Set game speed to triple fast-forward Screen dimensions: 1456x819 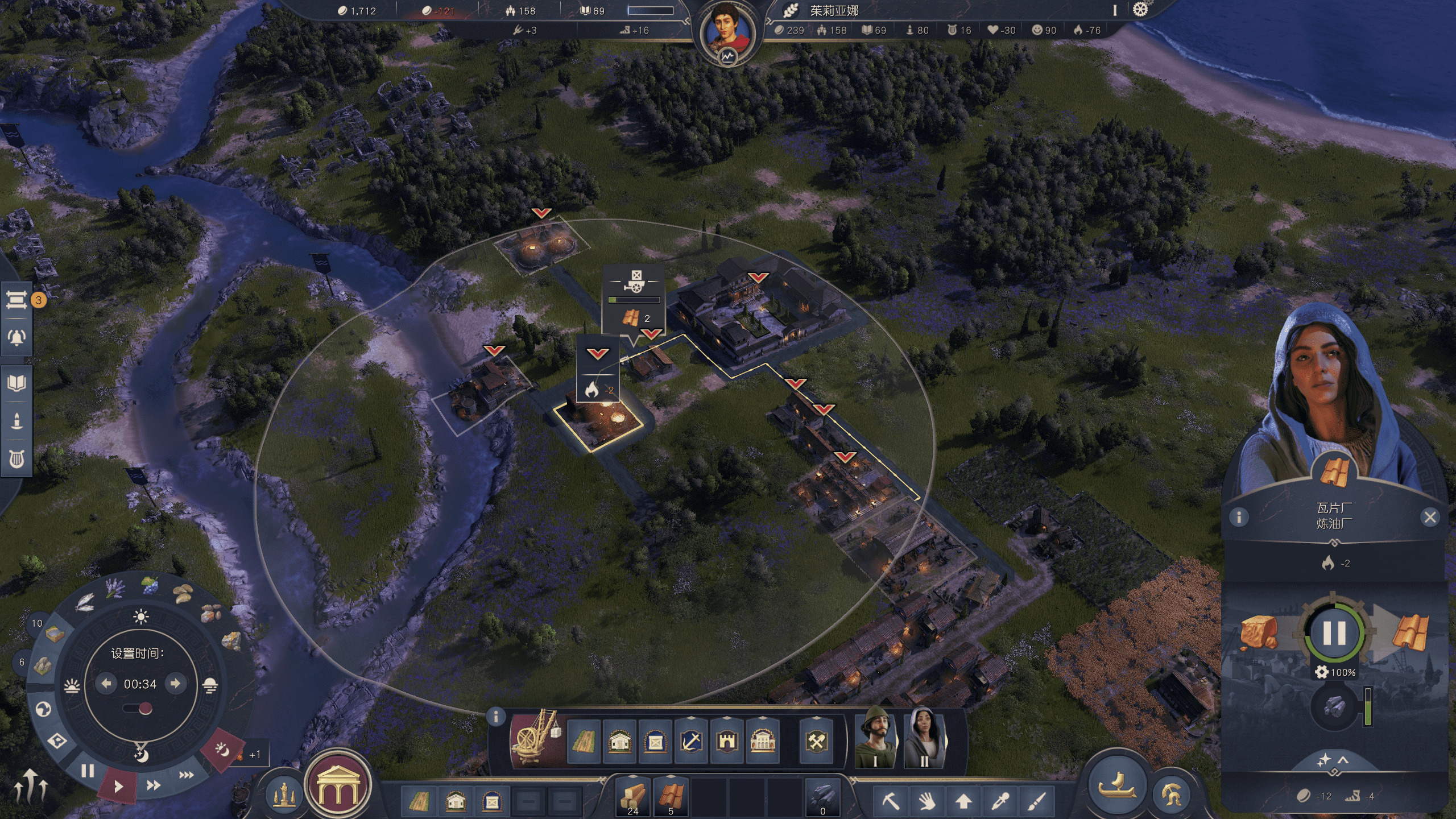pos(186,775)
